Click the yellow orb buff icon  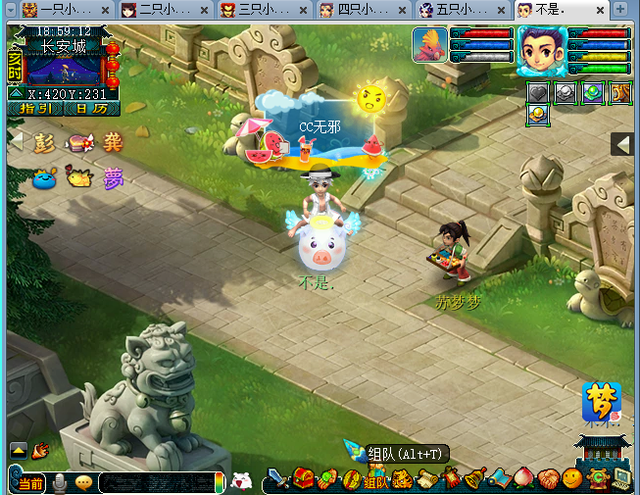[x=538, y=115]
